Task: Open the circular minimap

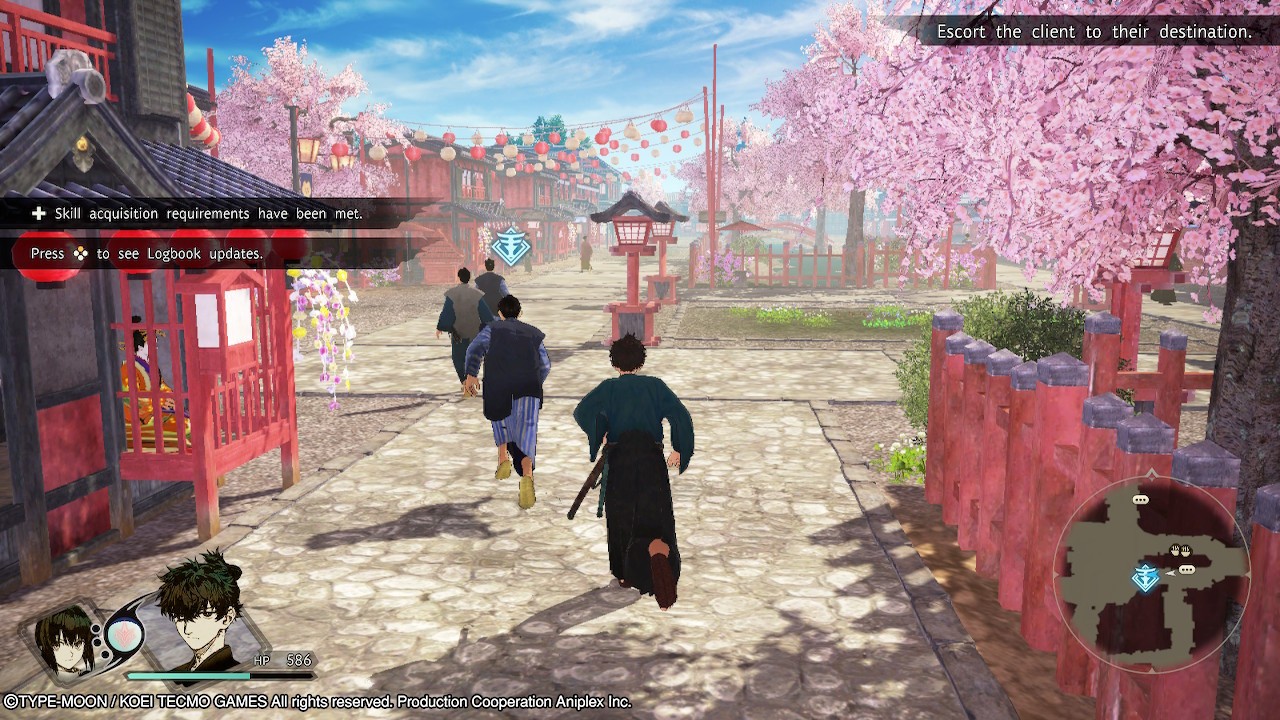Action: click(1150, 572)
